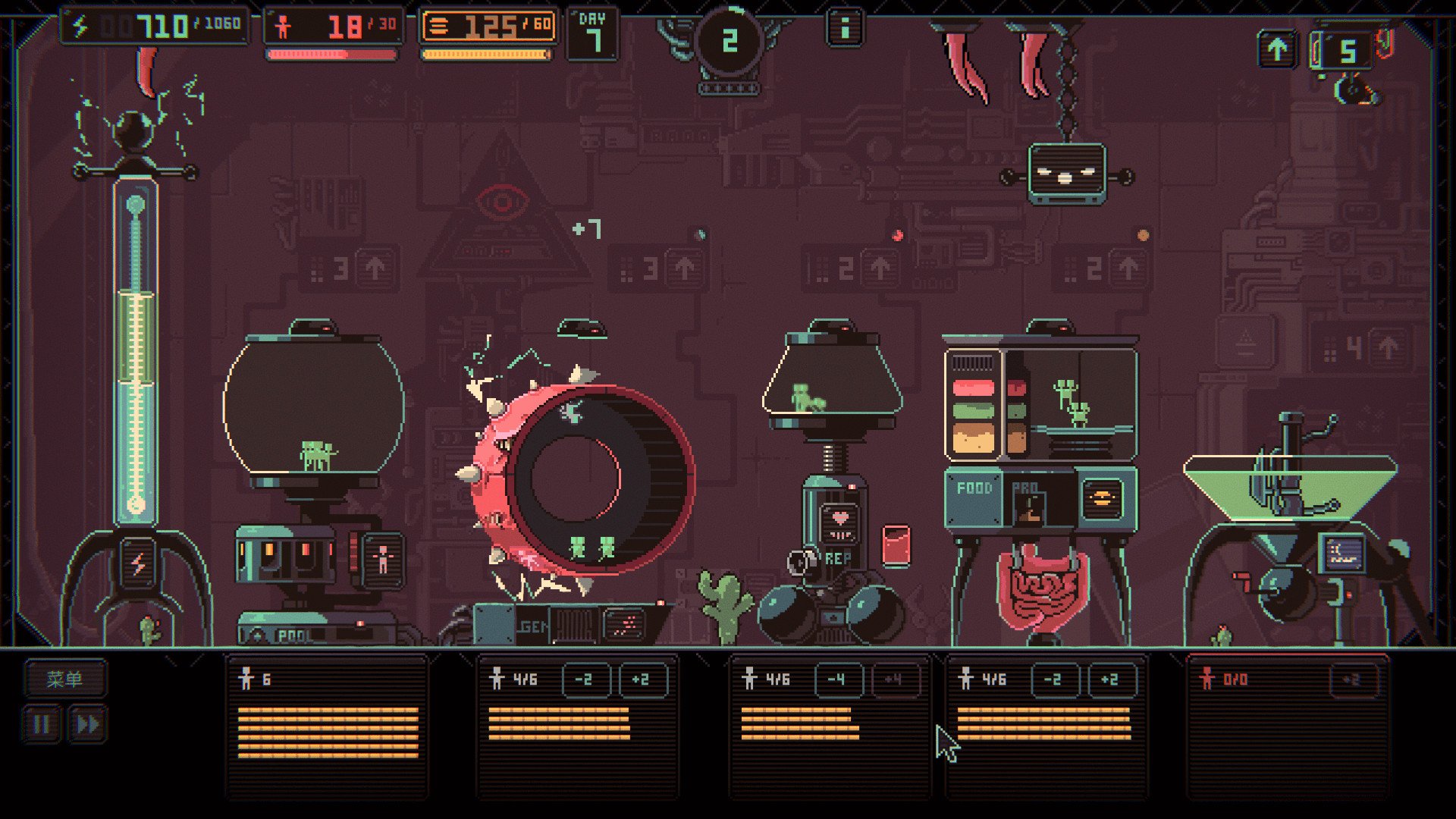The width and height of the screenshot is (1456, 819).
Task: Enable fast-forward speed
Action: point(86,723)
